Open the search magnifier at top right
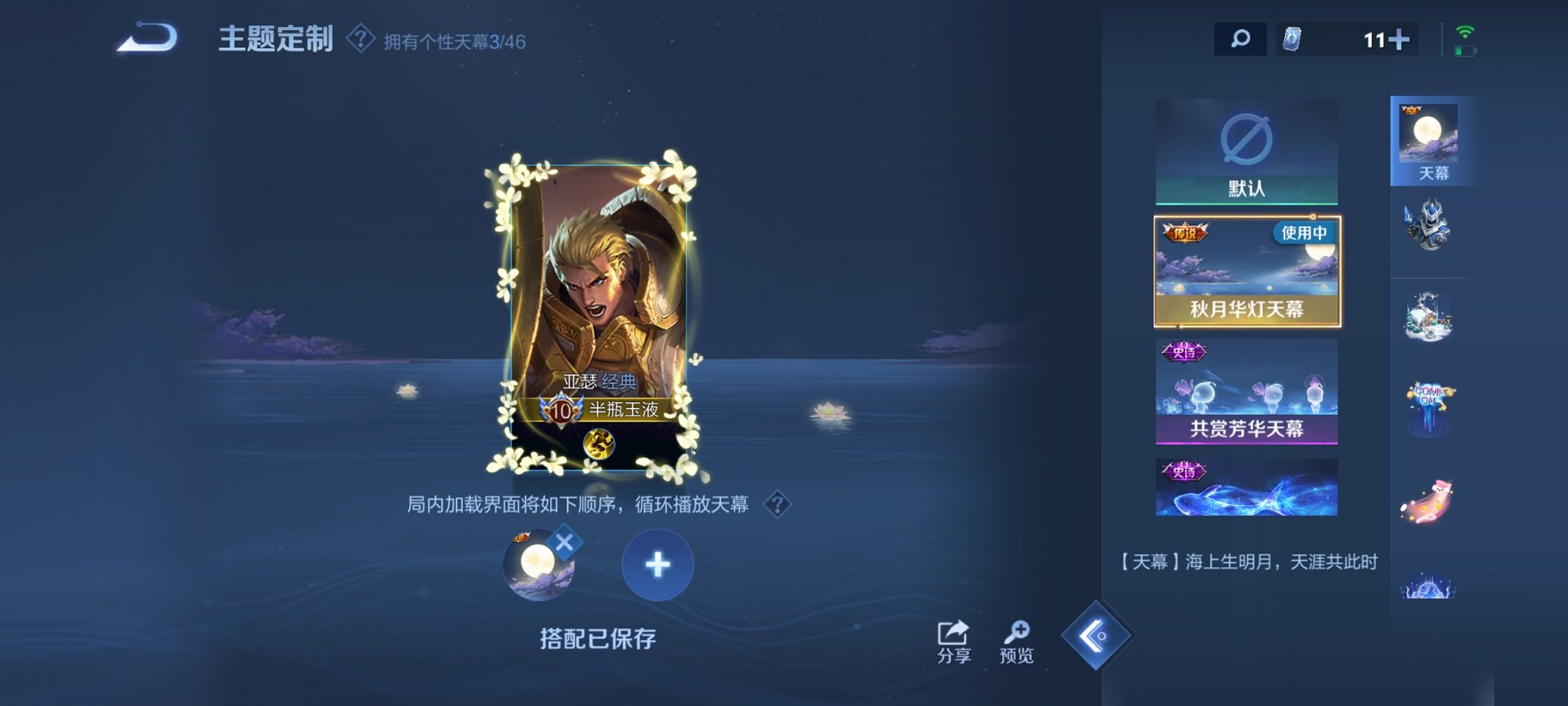 (x=1240, y=38)
